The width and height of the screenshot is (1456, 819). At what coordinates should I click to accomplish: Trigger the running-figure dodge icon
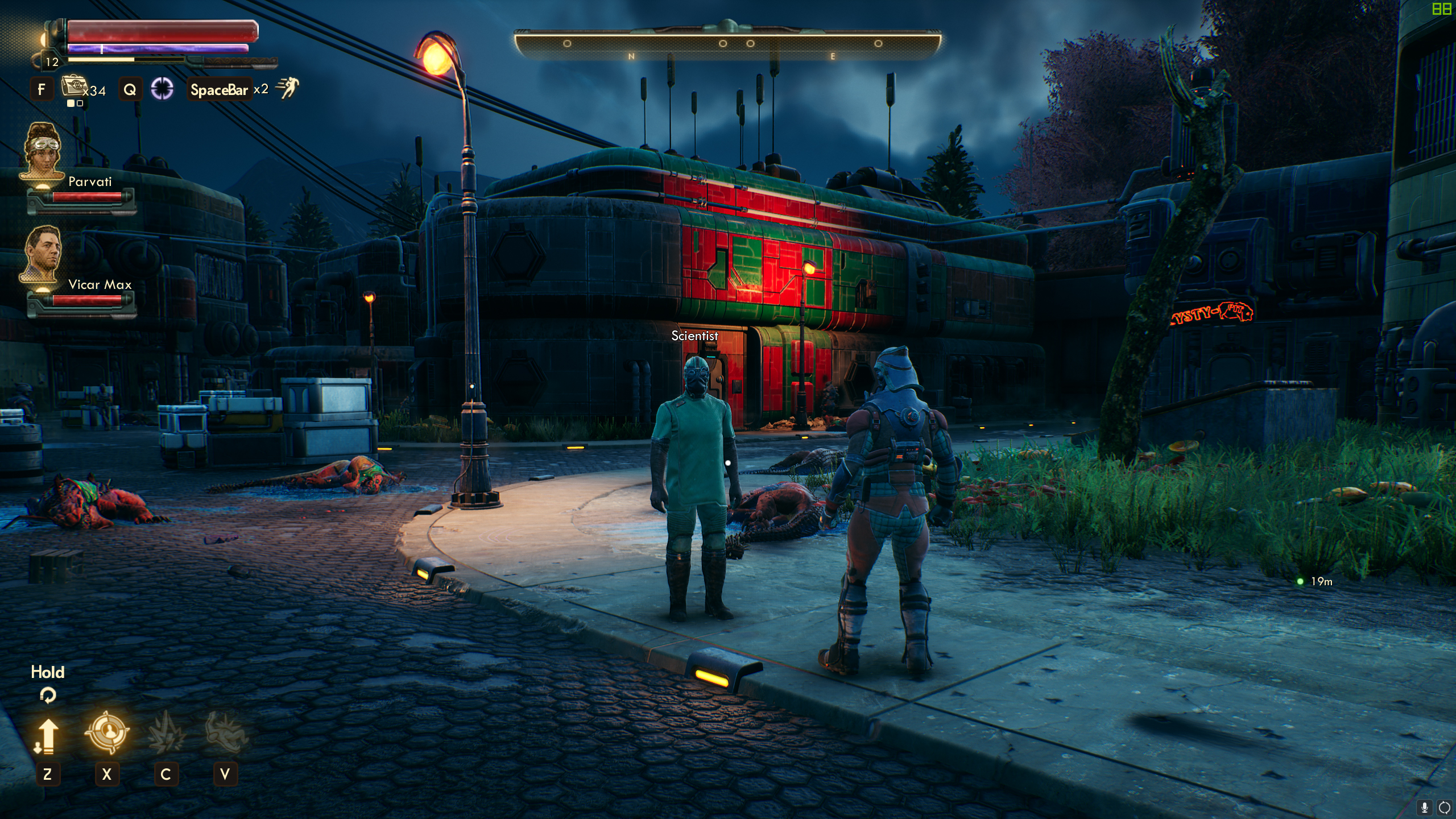287,88
